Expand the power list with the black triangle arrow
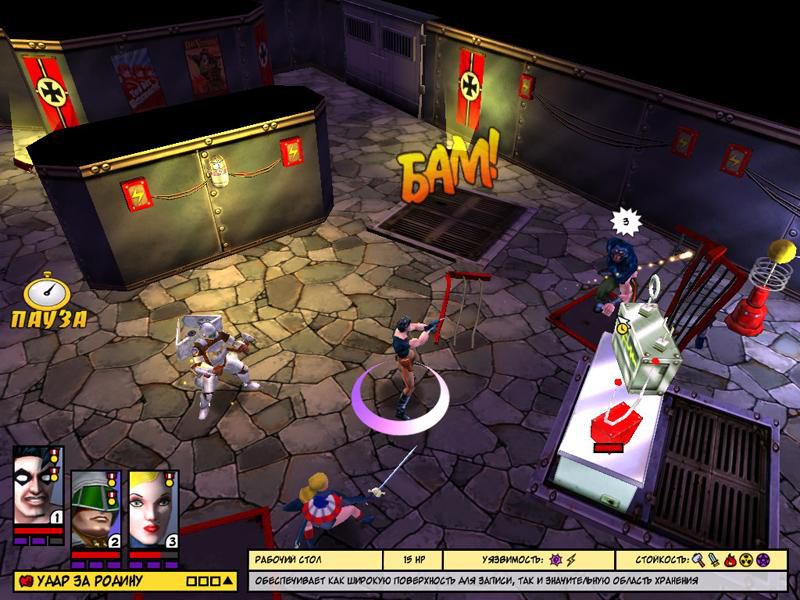Screen dimensions: 800x600 (x=229, y=580)
